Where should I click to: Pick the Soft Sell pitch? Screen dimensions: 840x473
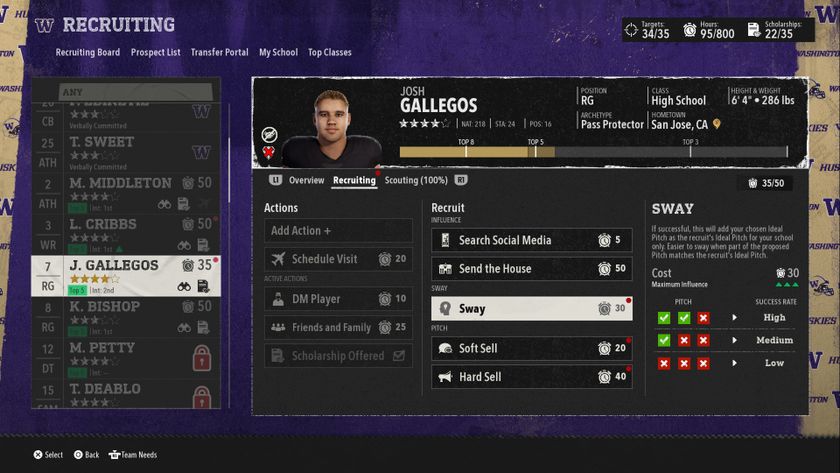pos(531,348)
